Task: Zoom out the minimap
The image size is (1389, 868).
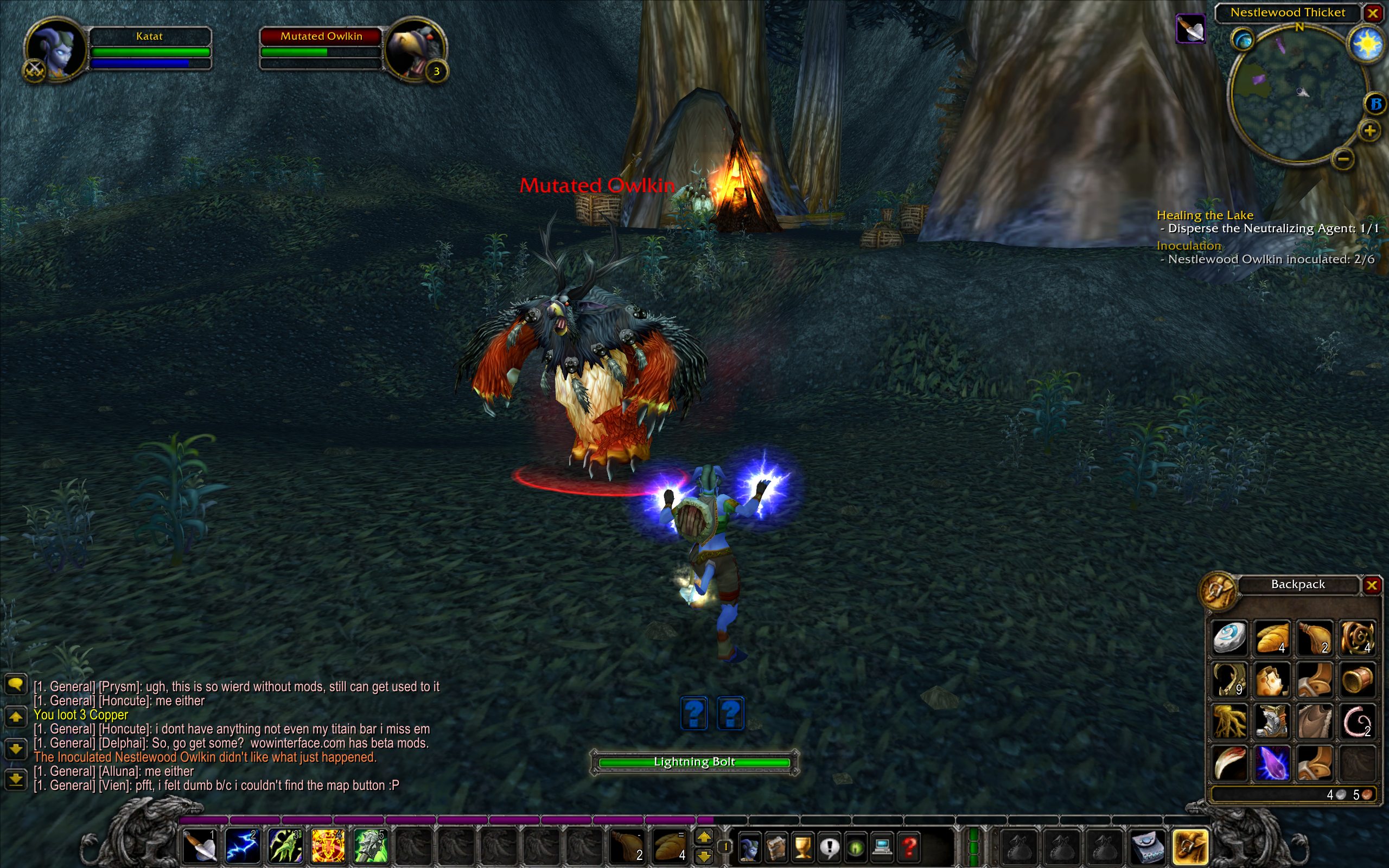Action: point(1343,158)
